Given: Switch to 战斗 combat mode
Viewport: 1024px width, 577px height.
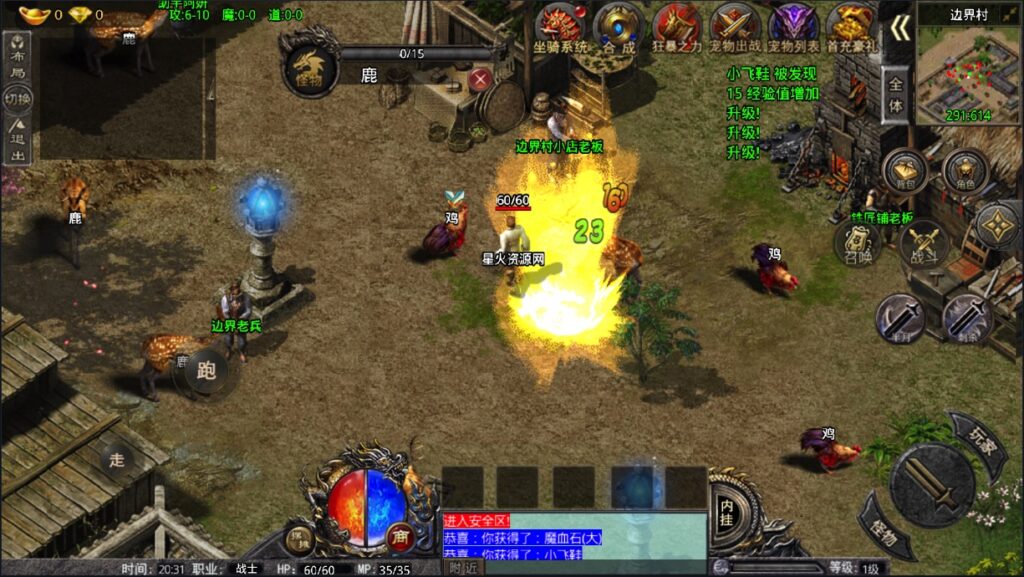Looking at the screenshot, I should click(x=923, y=241).
